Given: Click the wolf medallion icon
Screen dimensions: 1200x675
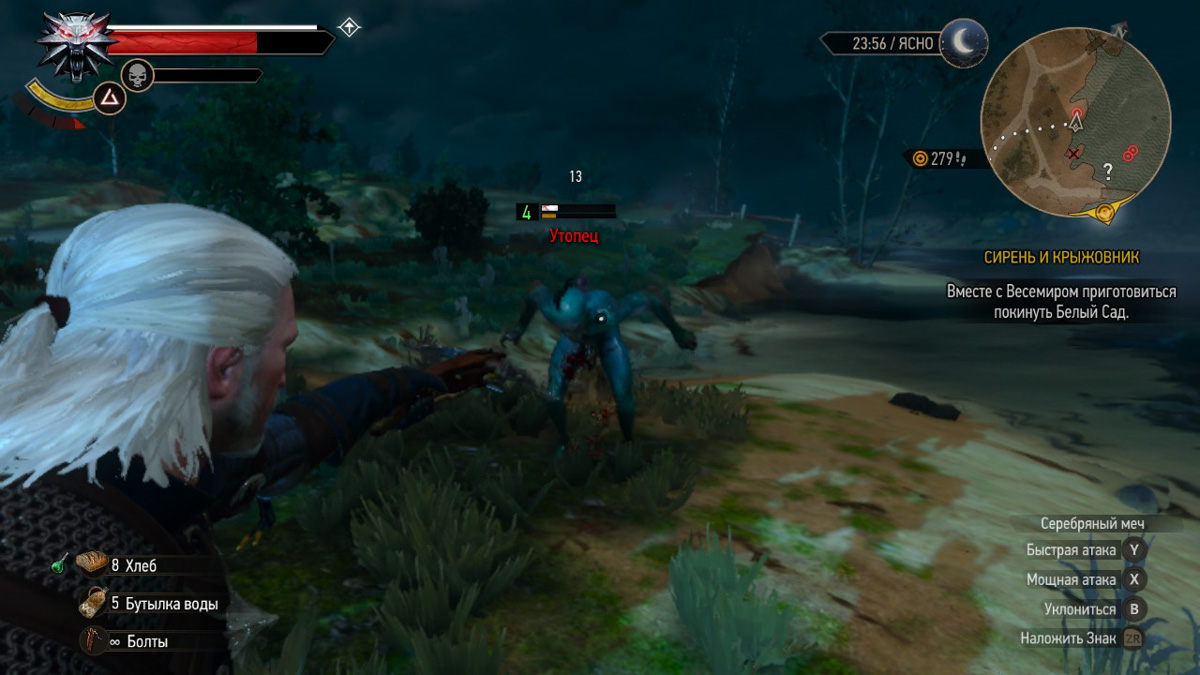Looking at the screenshot, I should coord(75,45).
